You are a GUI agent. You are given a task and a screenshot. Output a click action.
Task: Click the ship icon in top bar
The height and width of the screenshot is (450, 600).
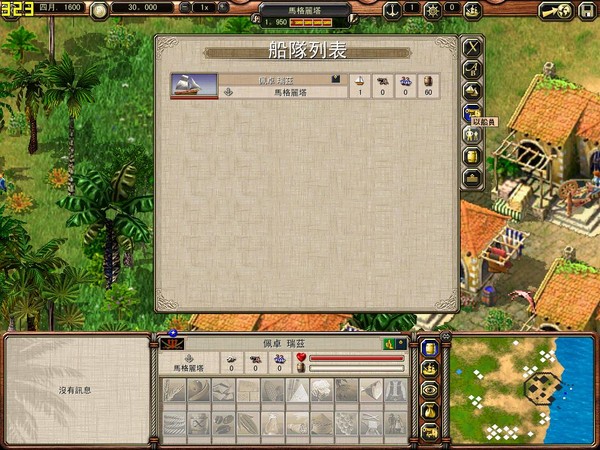(x=475, y=9)
